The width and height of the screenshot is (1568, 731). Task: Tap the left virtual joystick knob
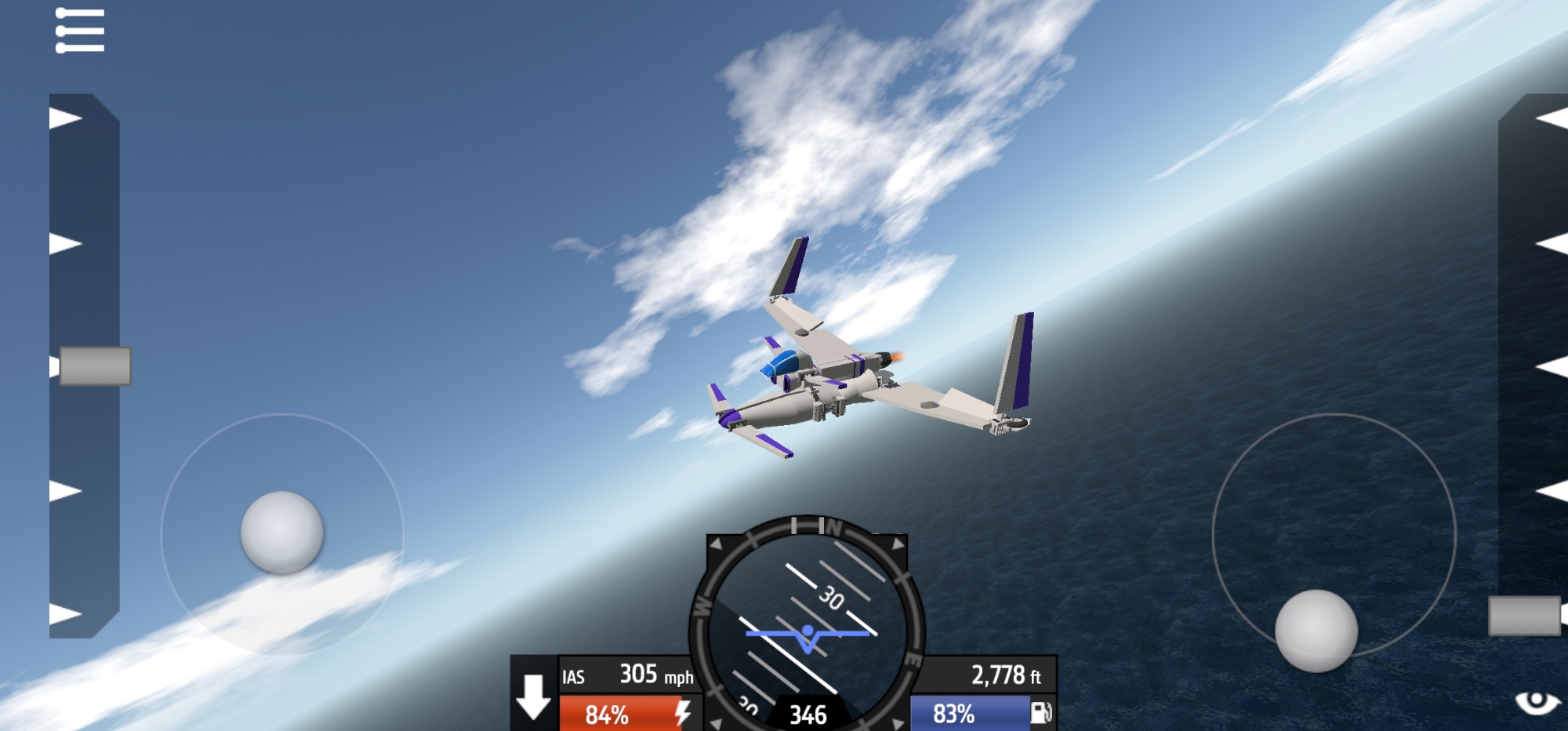(282, 533)
